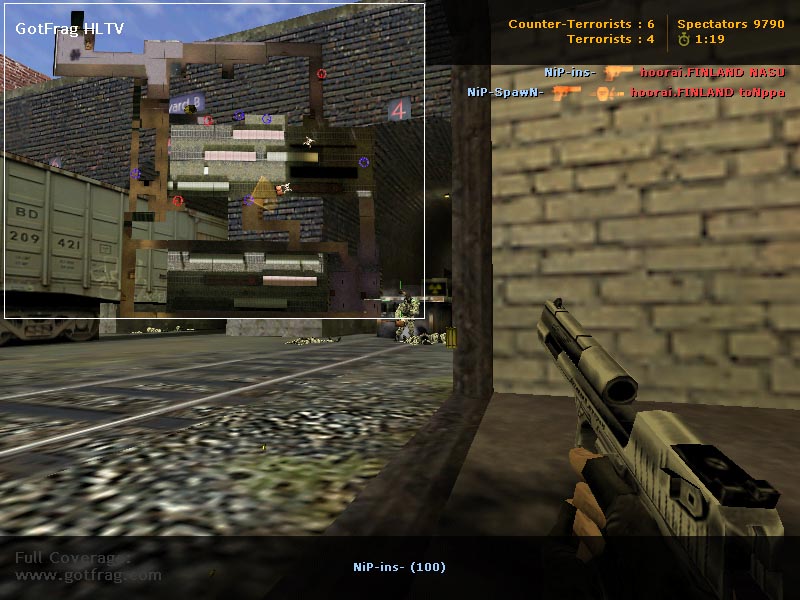Click the overview map inset window
This screenshot has width=800, height=600.
(x=214, y=161)
